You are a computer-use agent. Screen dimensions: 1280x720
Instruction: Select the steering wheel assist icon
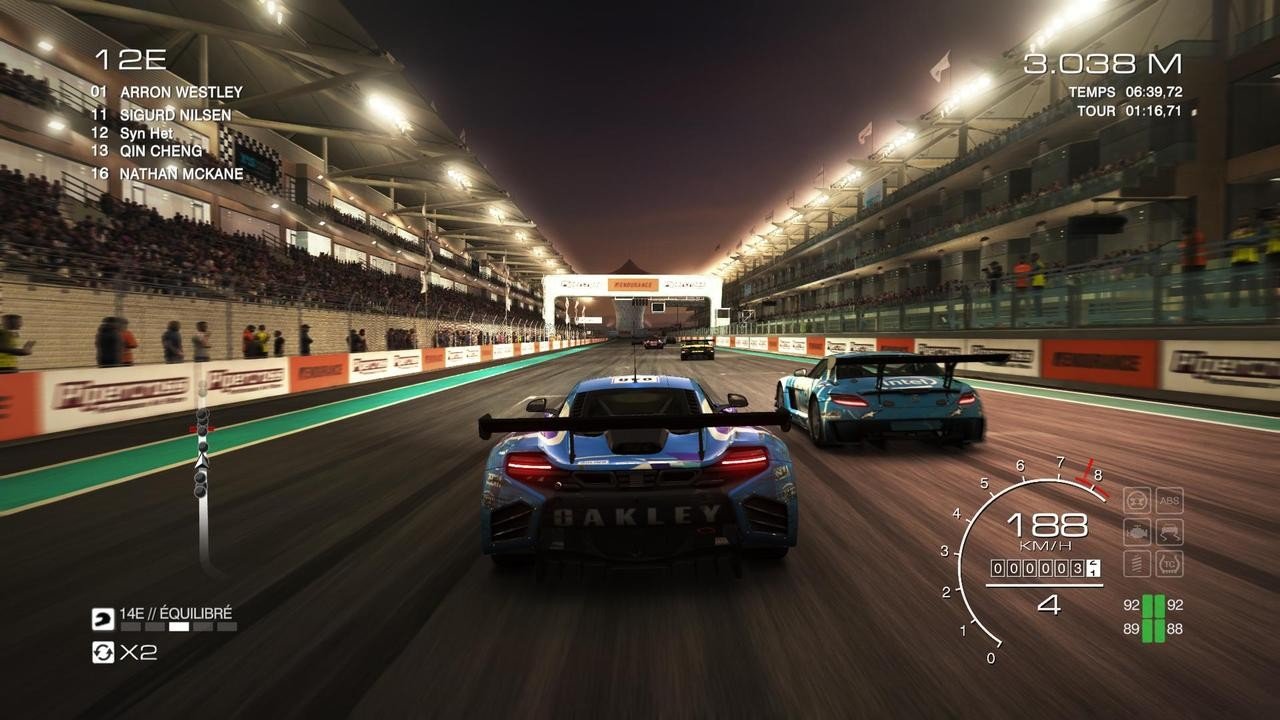[1136, 500]
